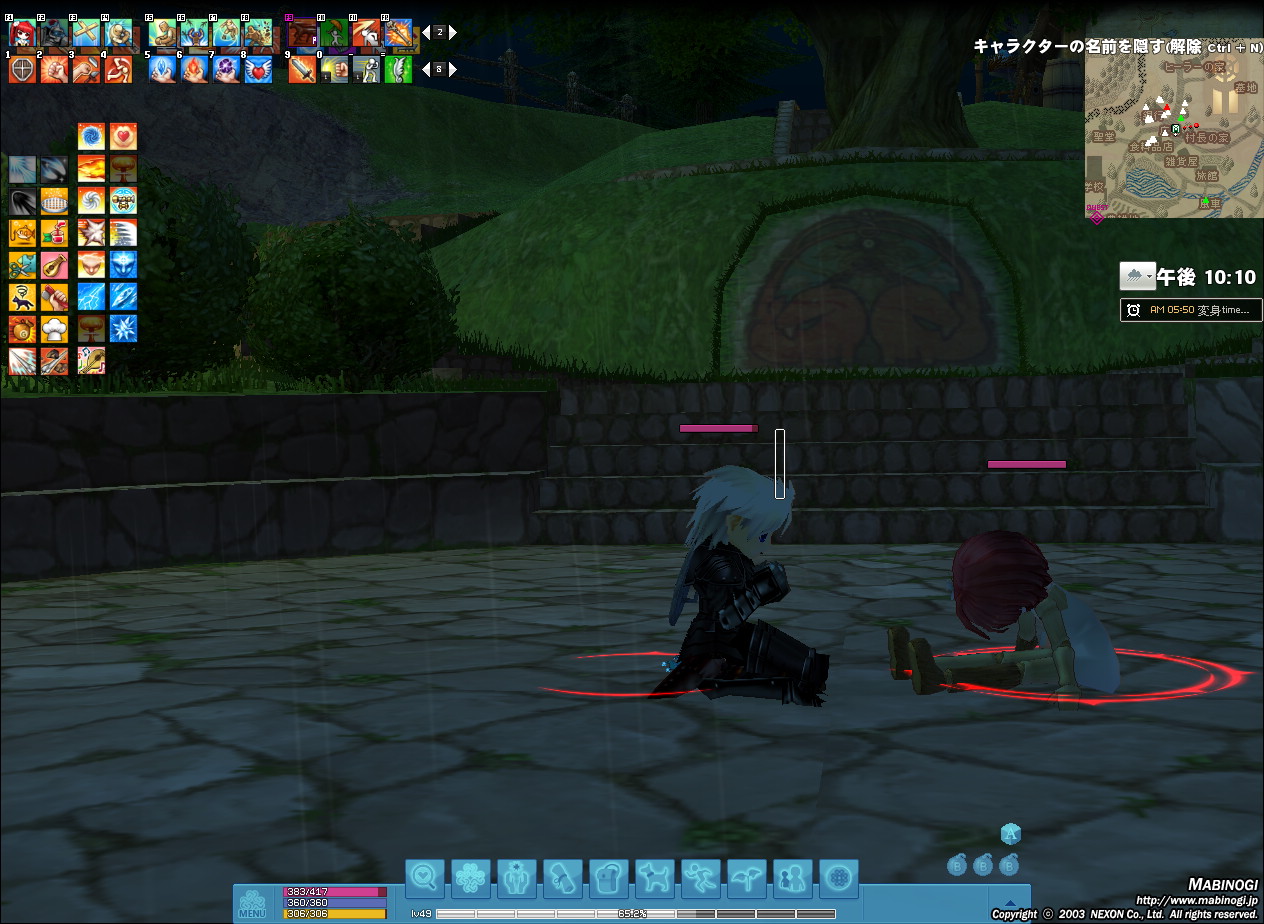Open the two-person friends icon
This screenshot has height=924, width=1264.
[793, 878]
